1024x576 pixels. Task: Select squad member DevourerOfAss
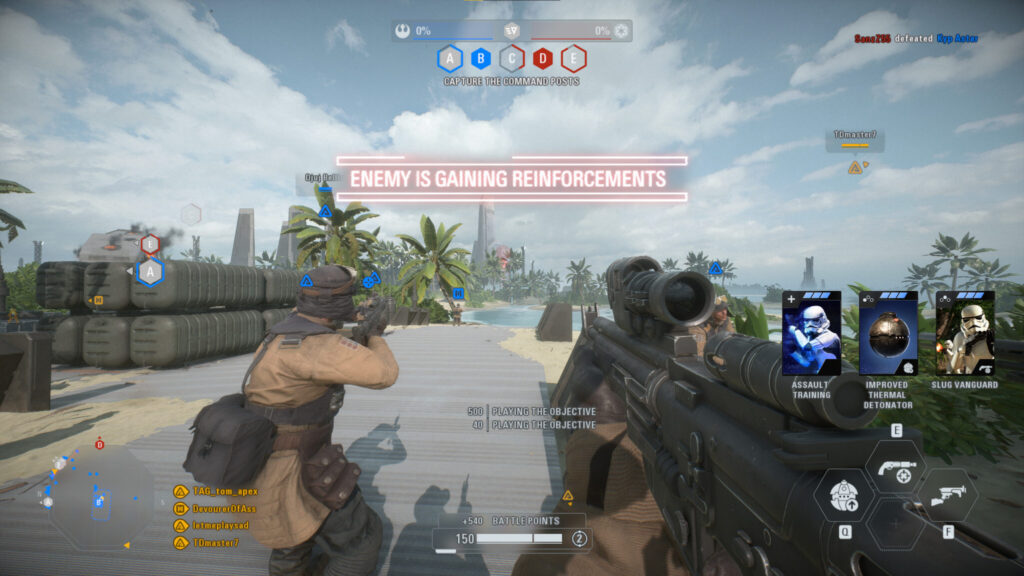coord(218,509)
